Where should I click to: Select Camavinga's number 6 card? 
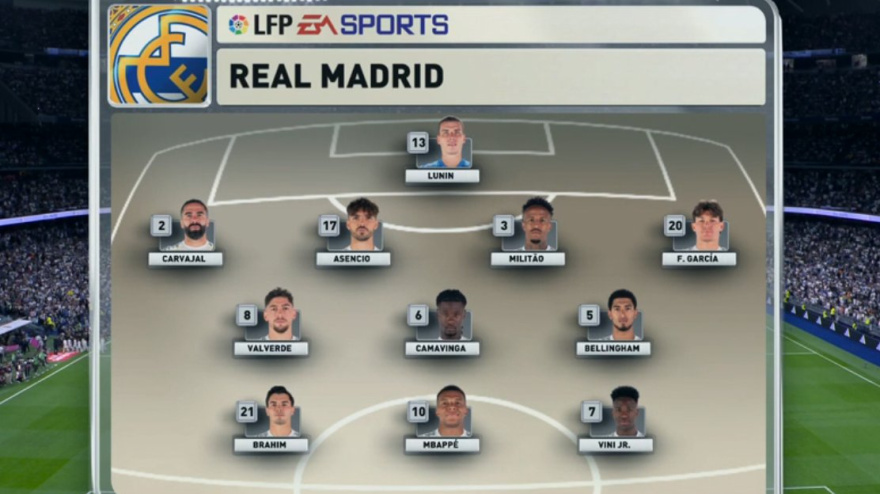(x=443, y=323)
